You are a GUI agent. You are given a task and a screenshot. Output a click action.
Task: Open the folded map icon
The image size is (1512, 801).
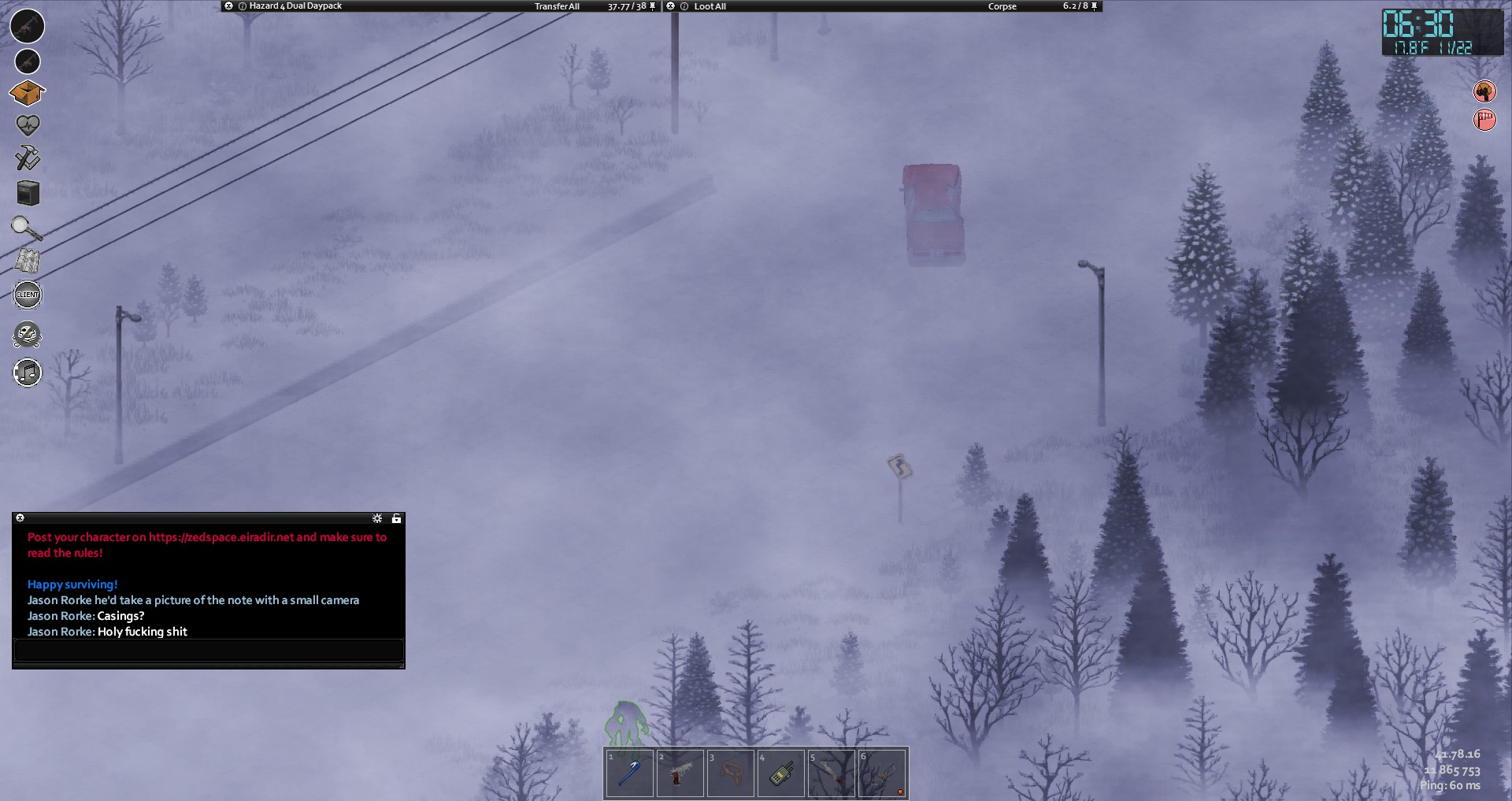(x=28, y=261)
